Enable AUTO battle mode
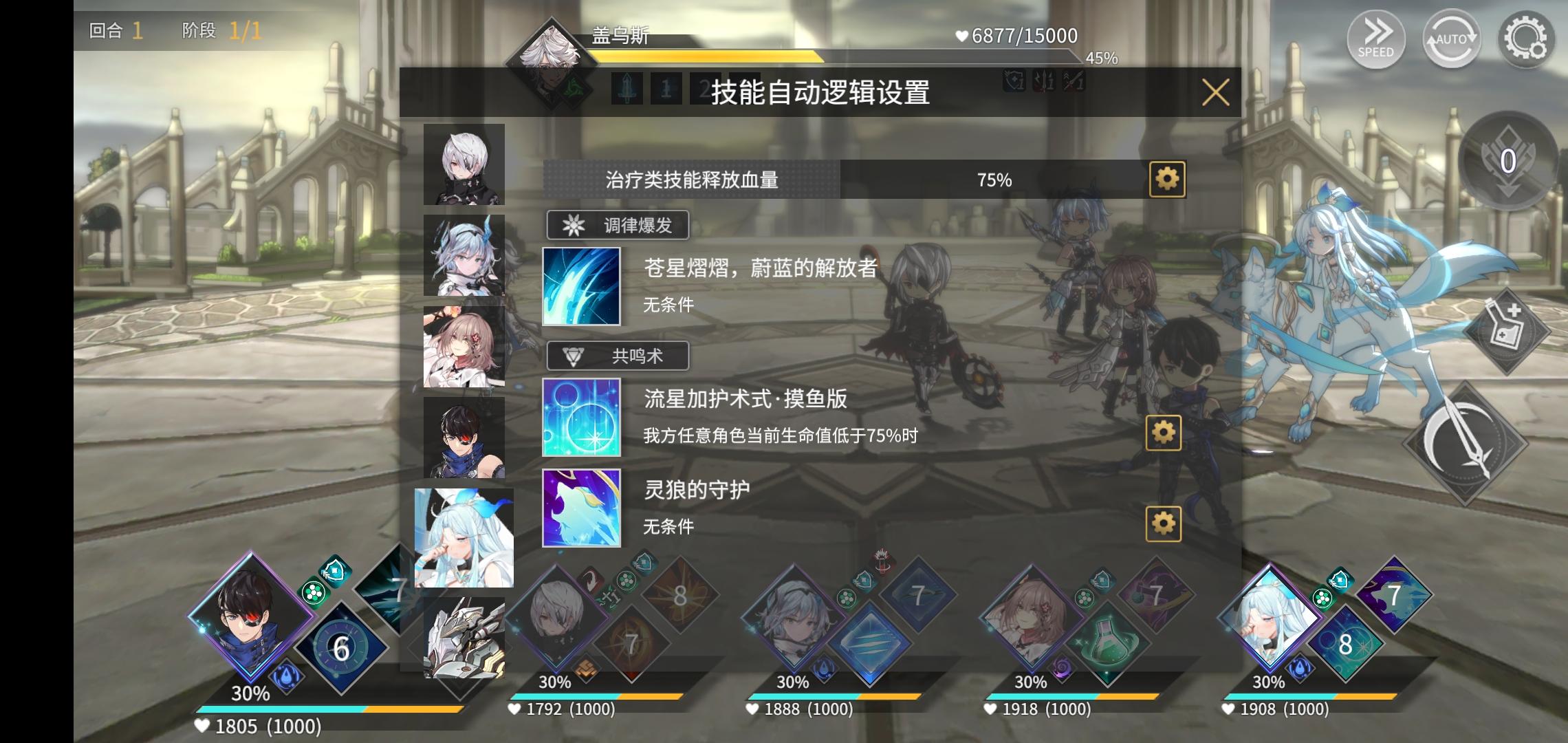This screenshot has height=743, width=1568. pos(1451,39)
